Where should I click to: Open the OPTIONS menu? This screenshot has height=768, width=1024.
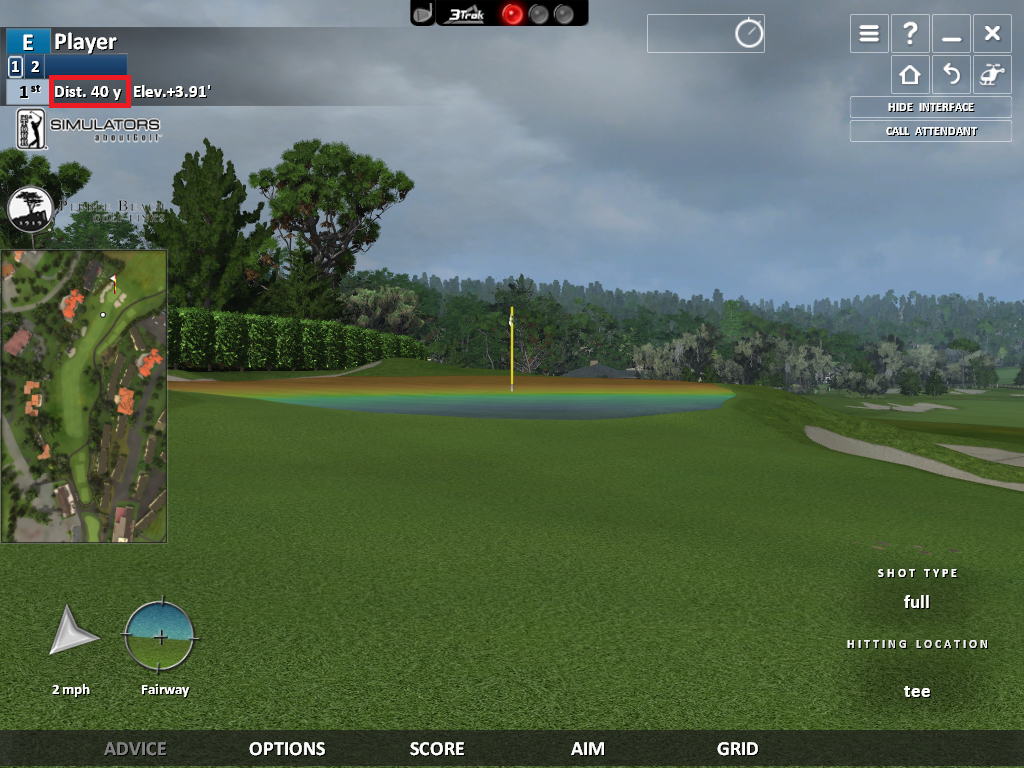tap(287, 749)
